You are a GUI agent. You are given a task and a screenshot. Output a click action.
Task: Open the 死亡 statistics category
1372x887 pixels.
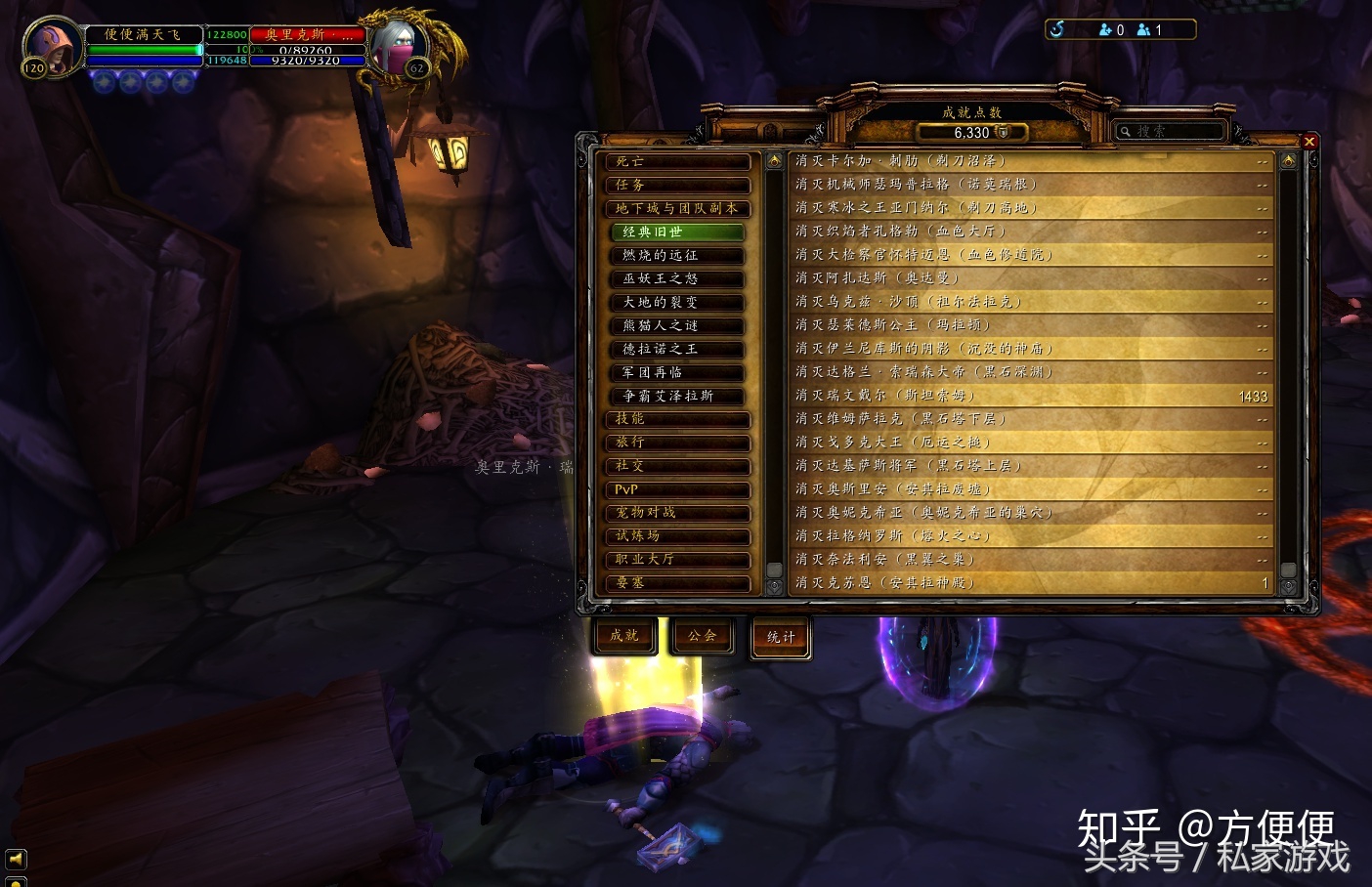678,162
